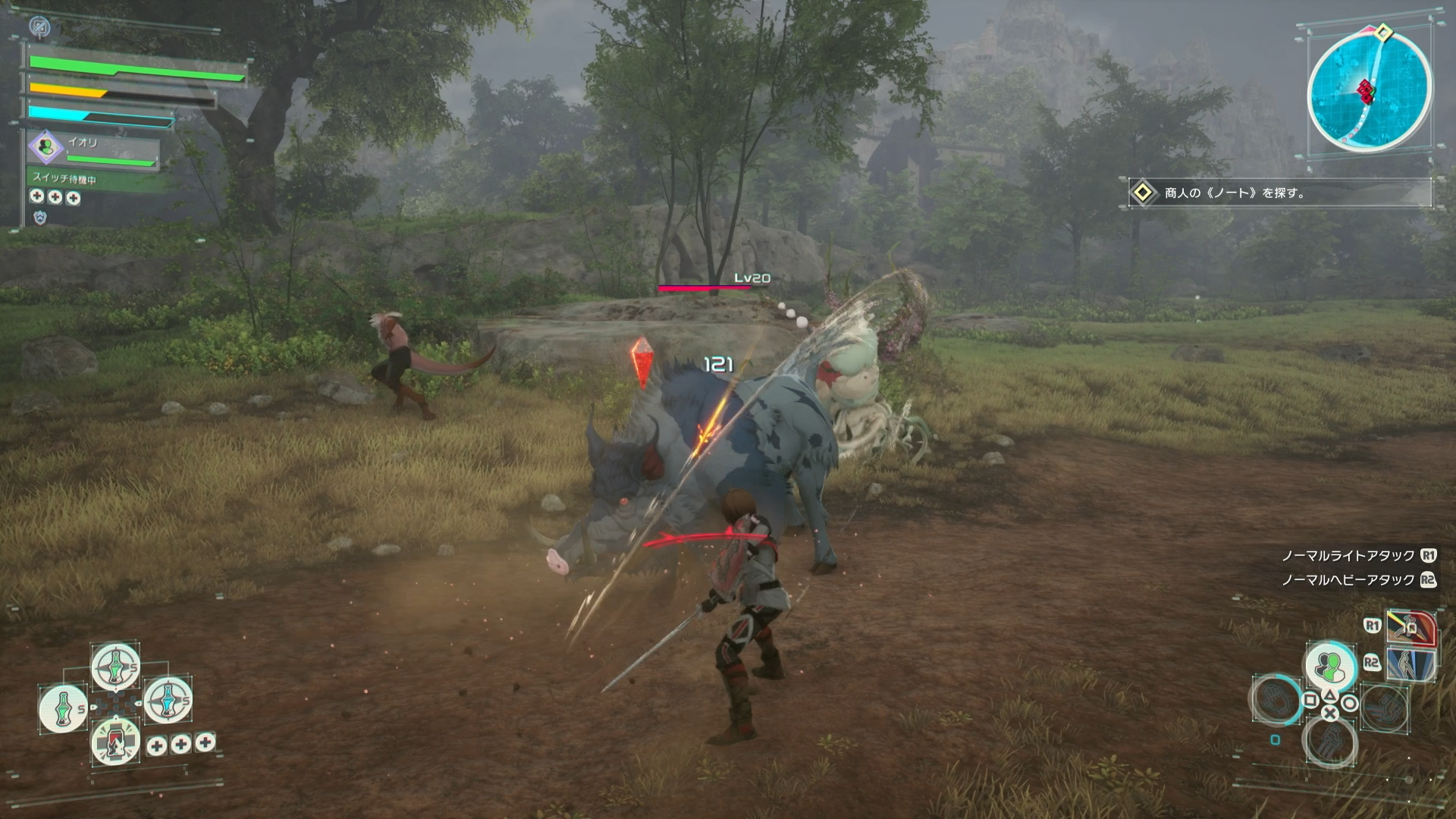Click the first healing crystal plus icon
The height and width of the screenshot is (819, 1456).
pos(37,197)
